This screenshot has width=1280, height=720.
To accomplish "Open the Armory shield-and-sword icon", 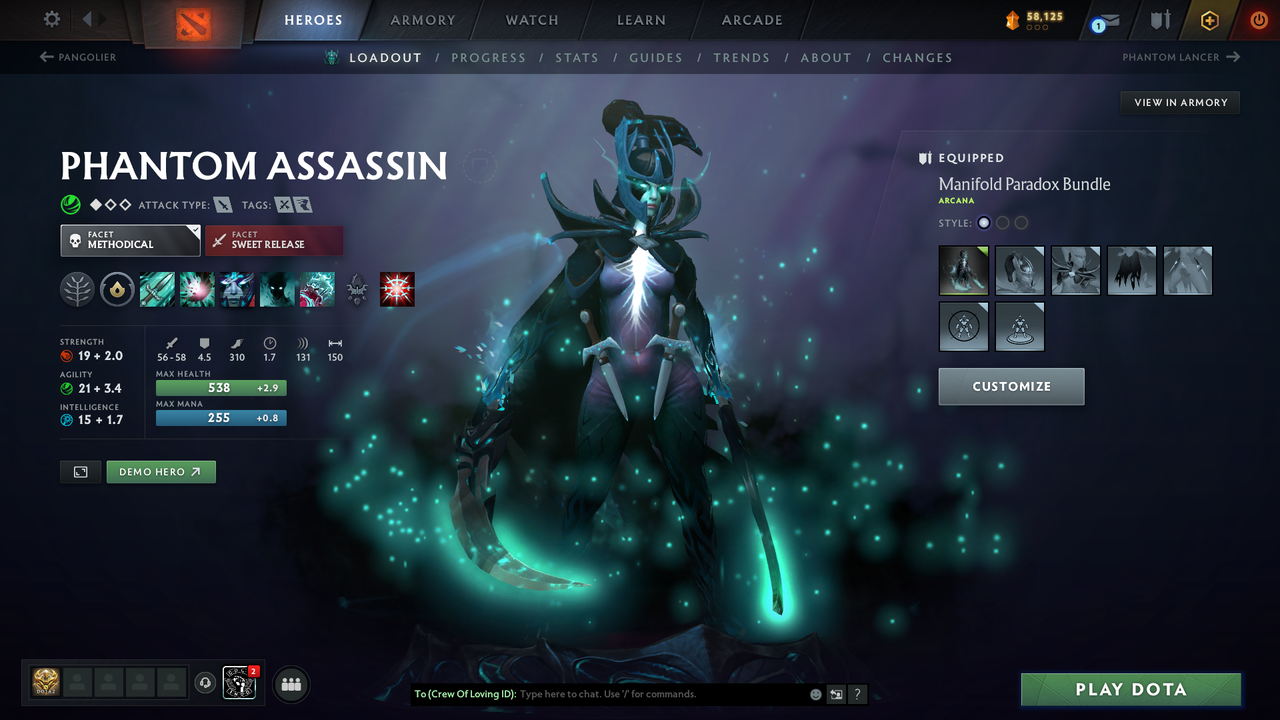I will pyautogui.click(x=1158, y=19).
